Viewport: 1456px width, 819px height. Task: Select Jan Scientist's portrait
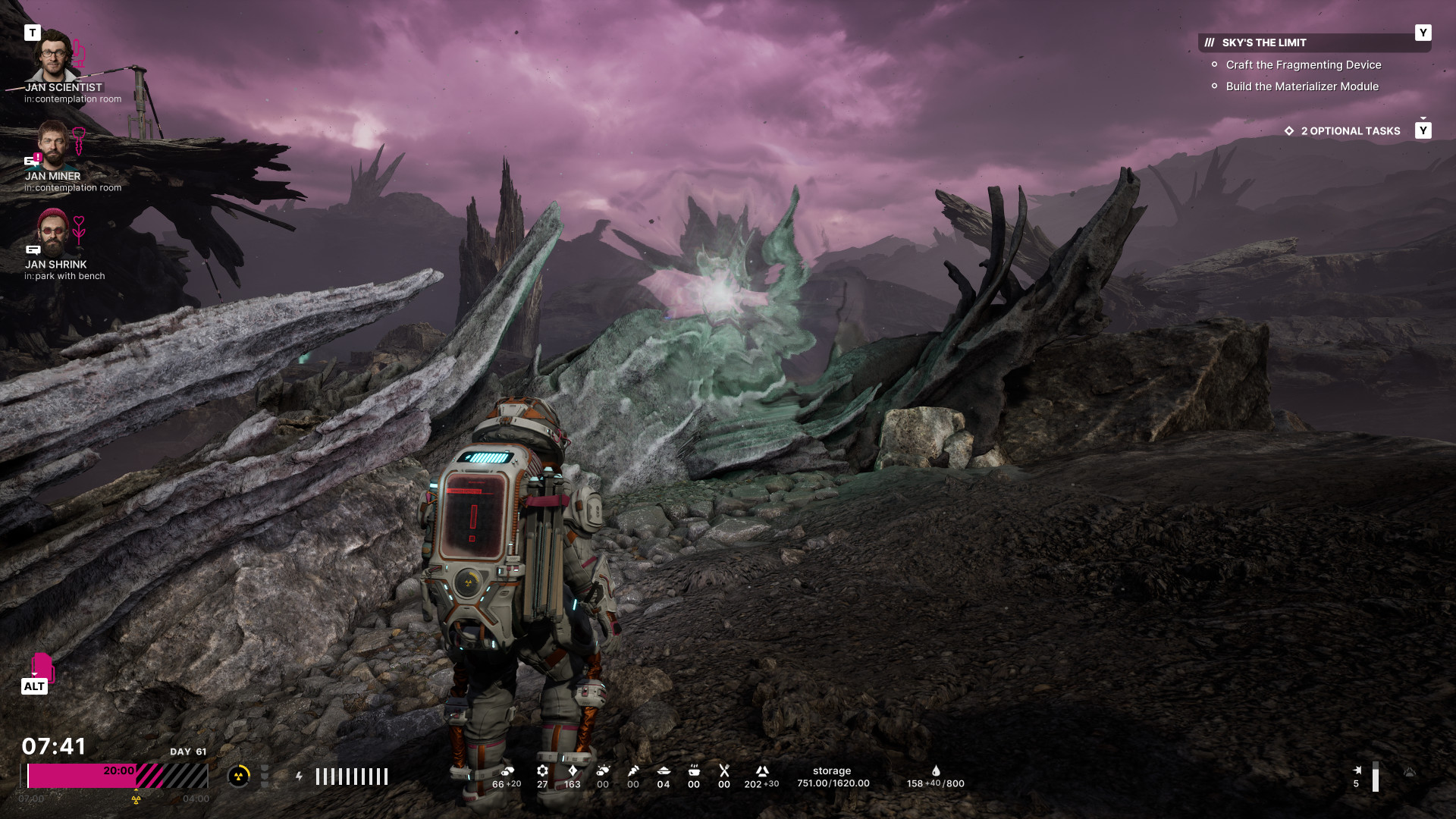tap(53, 55)
